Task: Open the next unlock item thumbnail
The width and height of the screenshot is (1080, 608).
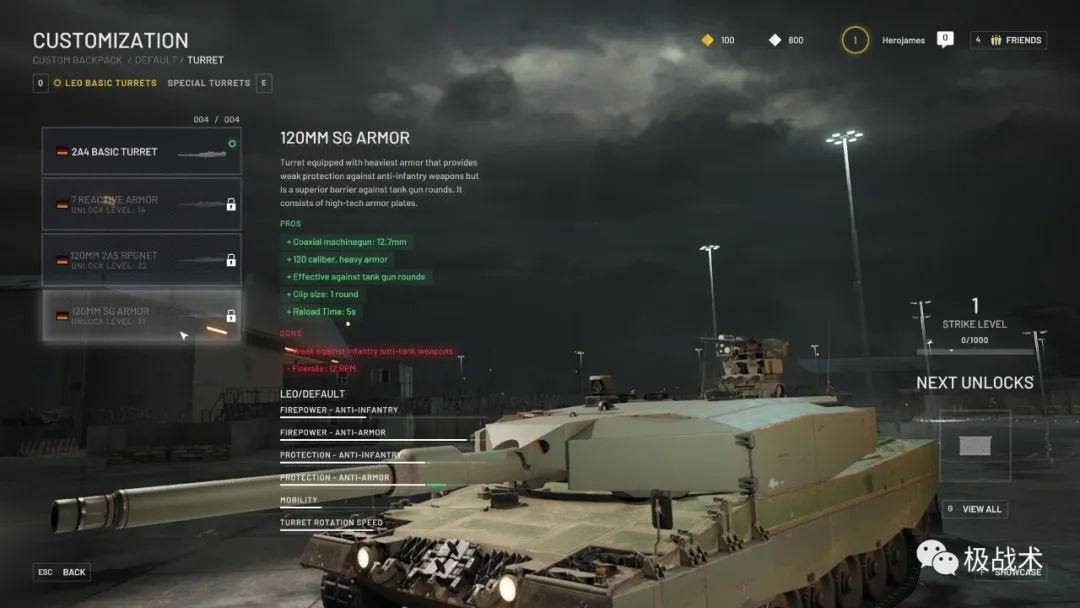Action: [x=974, y=445]
